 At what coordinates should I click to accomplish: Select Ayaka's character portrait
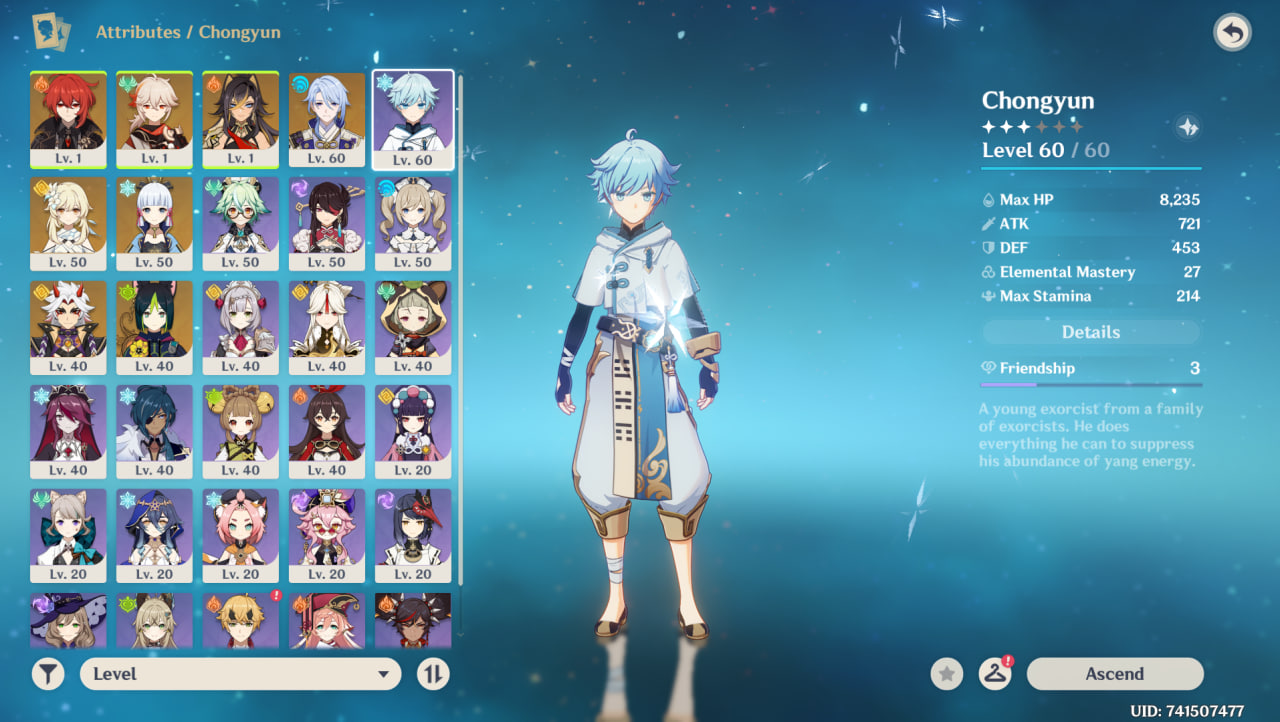[154, 222]
